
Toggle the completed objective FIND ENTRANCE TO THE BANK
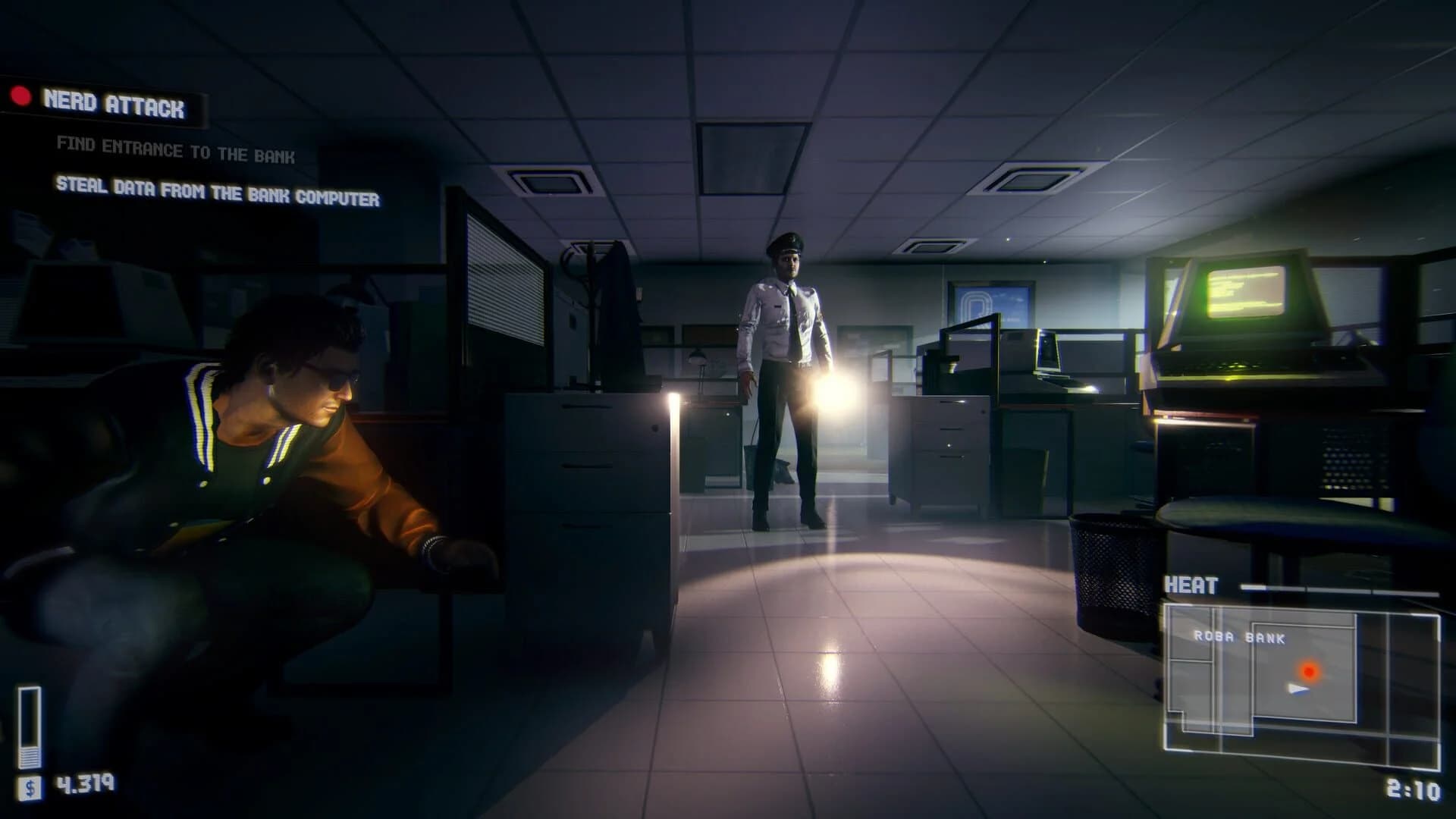[x=174, y=151]
